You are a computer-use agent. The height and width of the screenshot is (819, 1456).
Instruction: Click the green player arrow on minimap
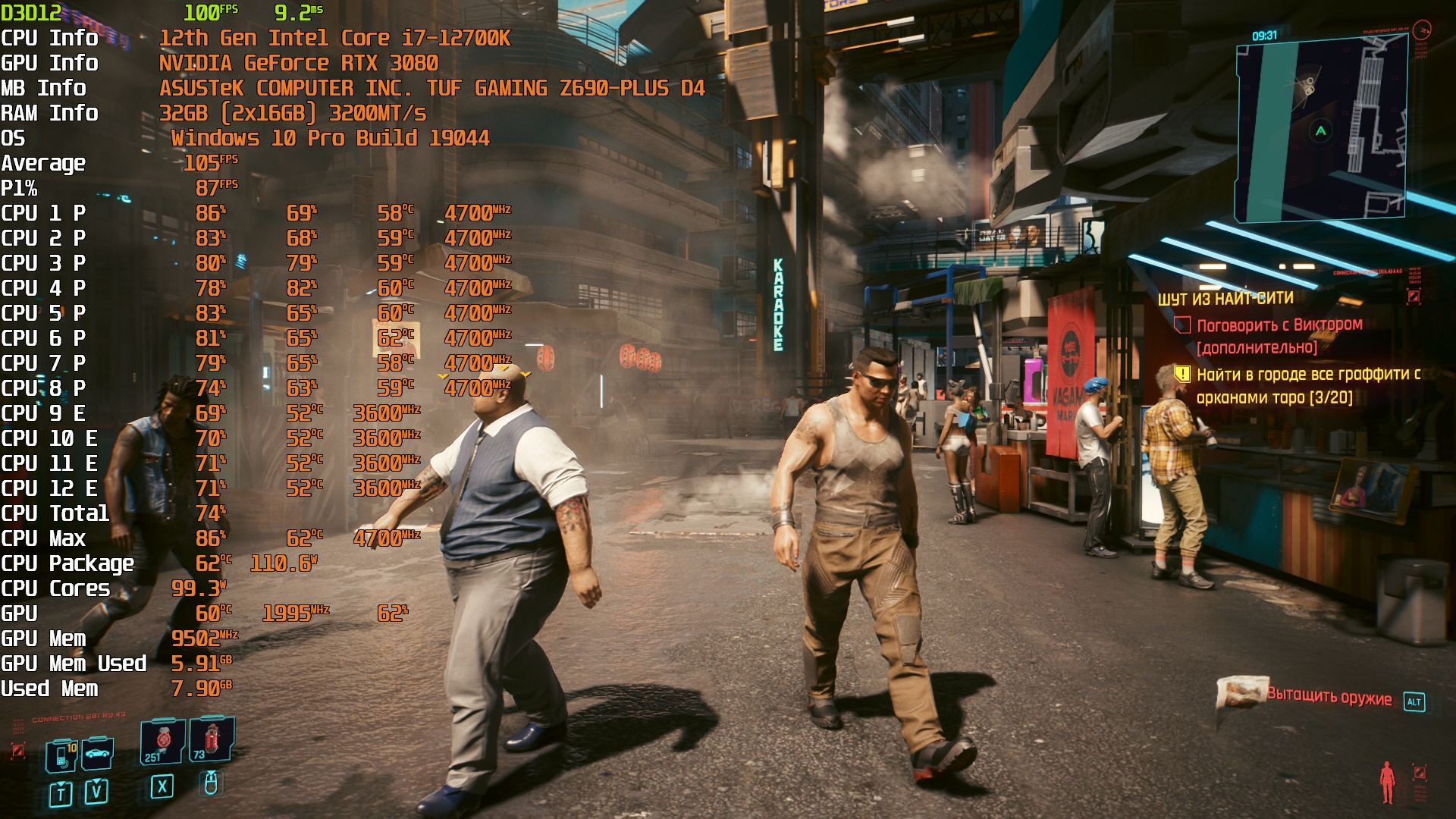[x=1321, y=131]
